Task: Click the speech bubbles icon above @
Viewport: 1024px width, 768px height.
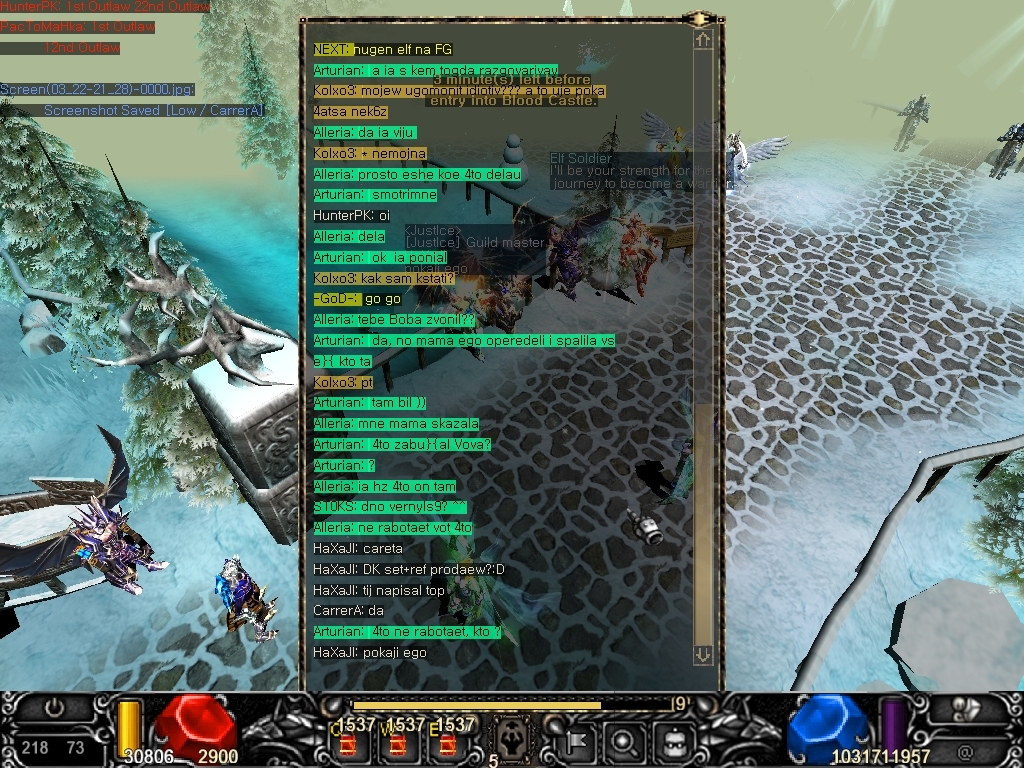Action: [x=965, y=708]
